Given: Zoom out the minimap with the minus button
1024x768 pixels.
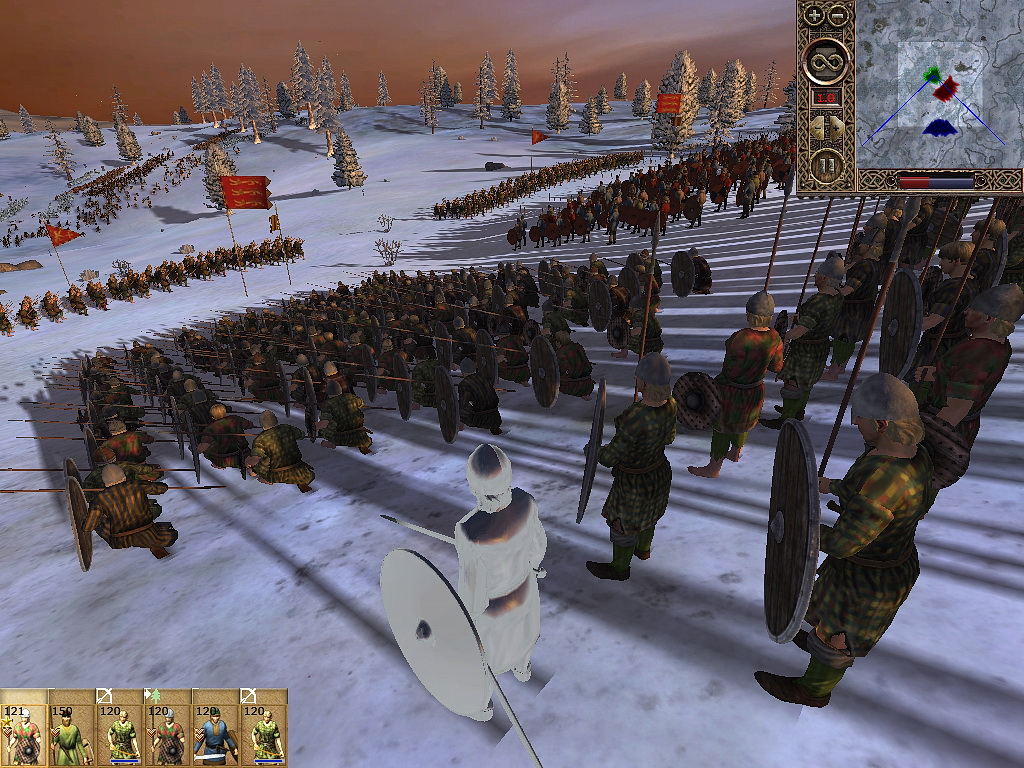Looking at the screenshot, I should click(x=836, y=15).
